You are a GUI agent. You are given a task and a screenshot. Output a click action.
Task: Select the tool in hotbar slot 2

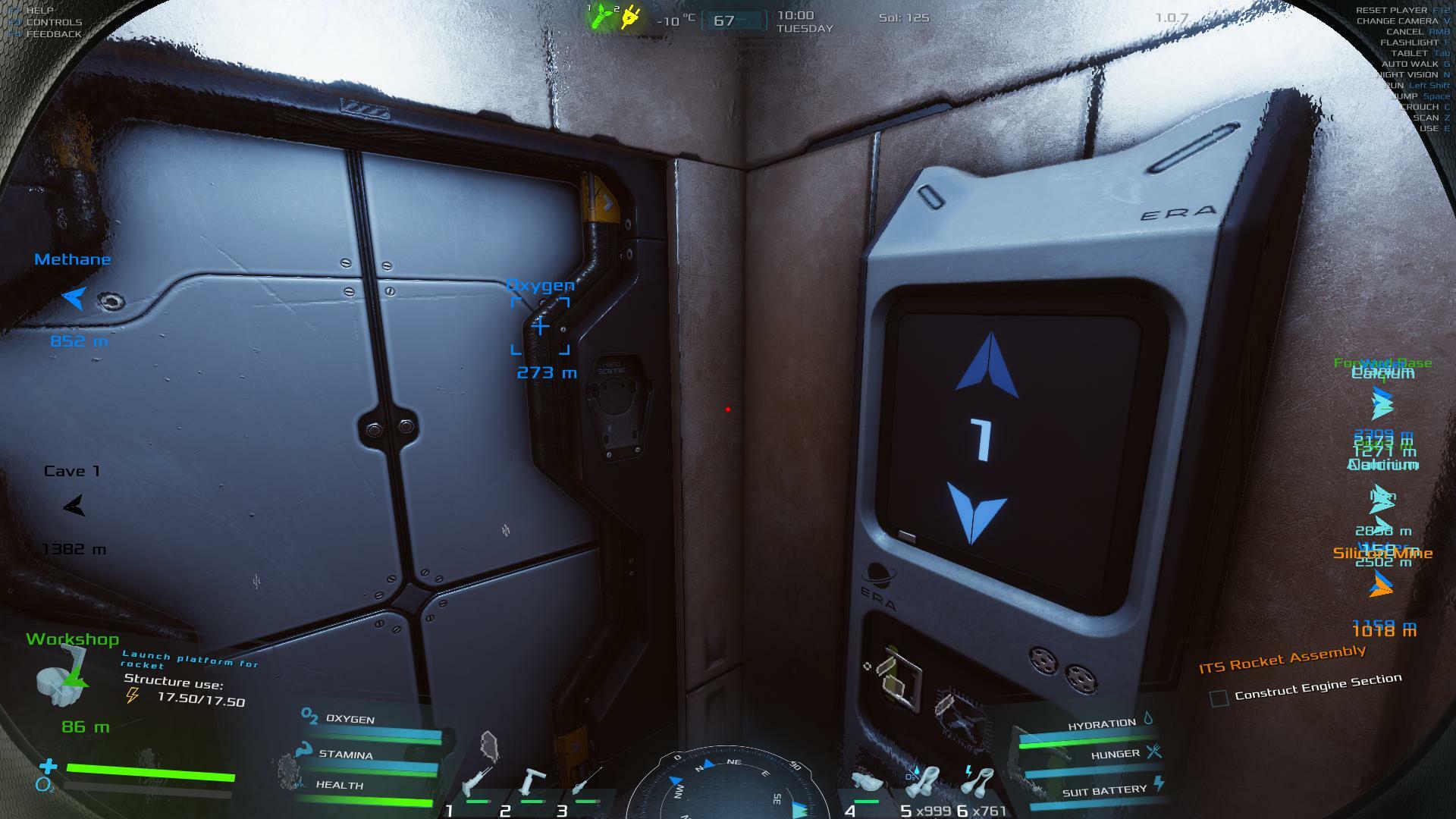point(532,783)
